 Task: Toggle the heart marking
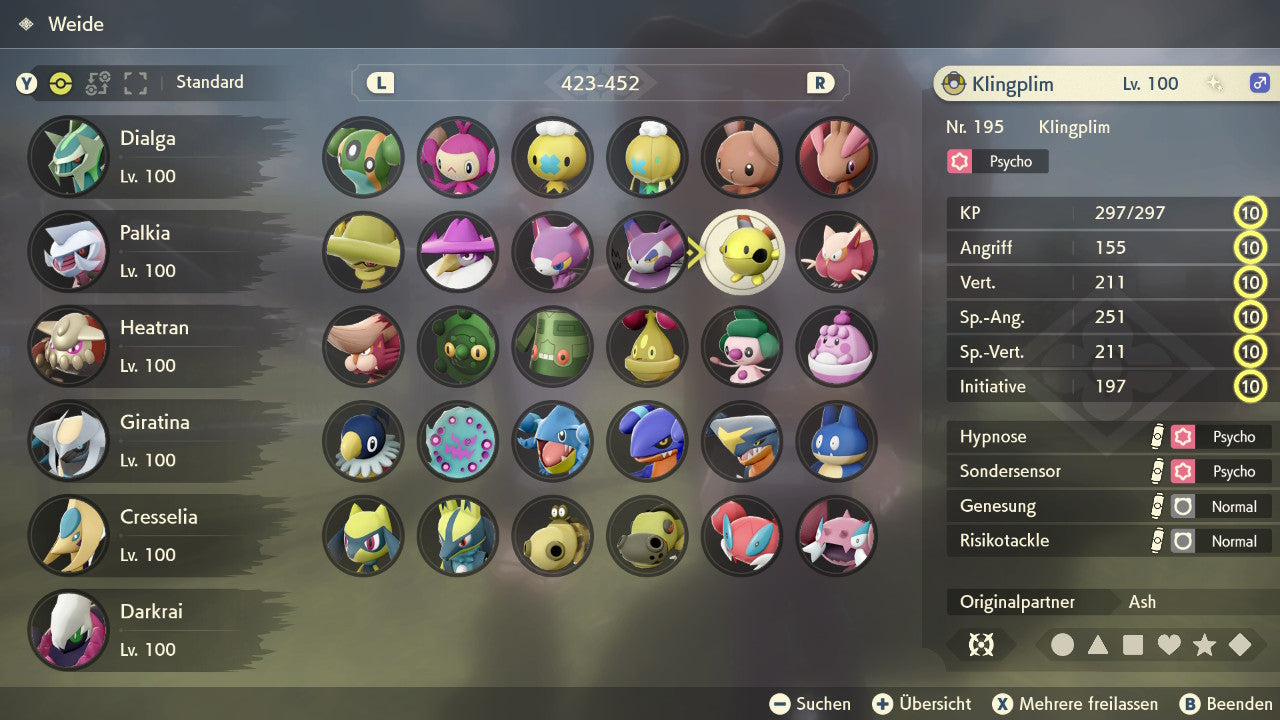tap(1169, 645)
